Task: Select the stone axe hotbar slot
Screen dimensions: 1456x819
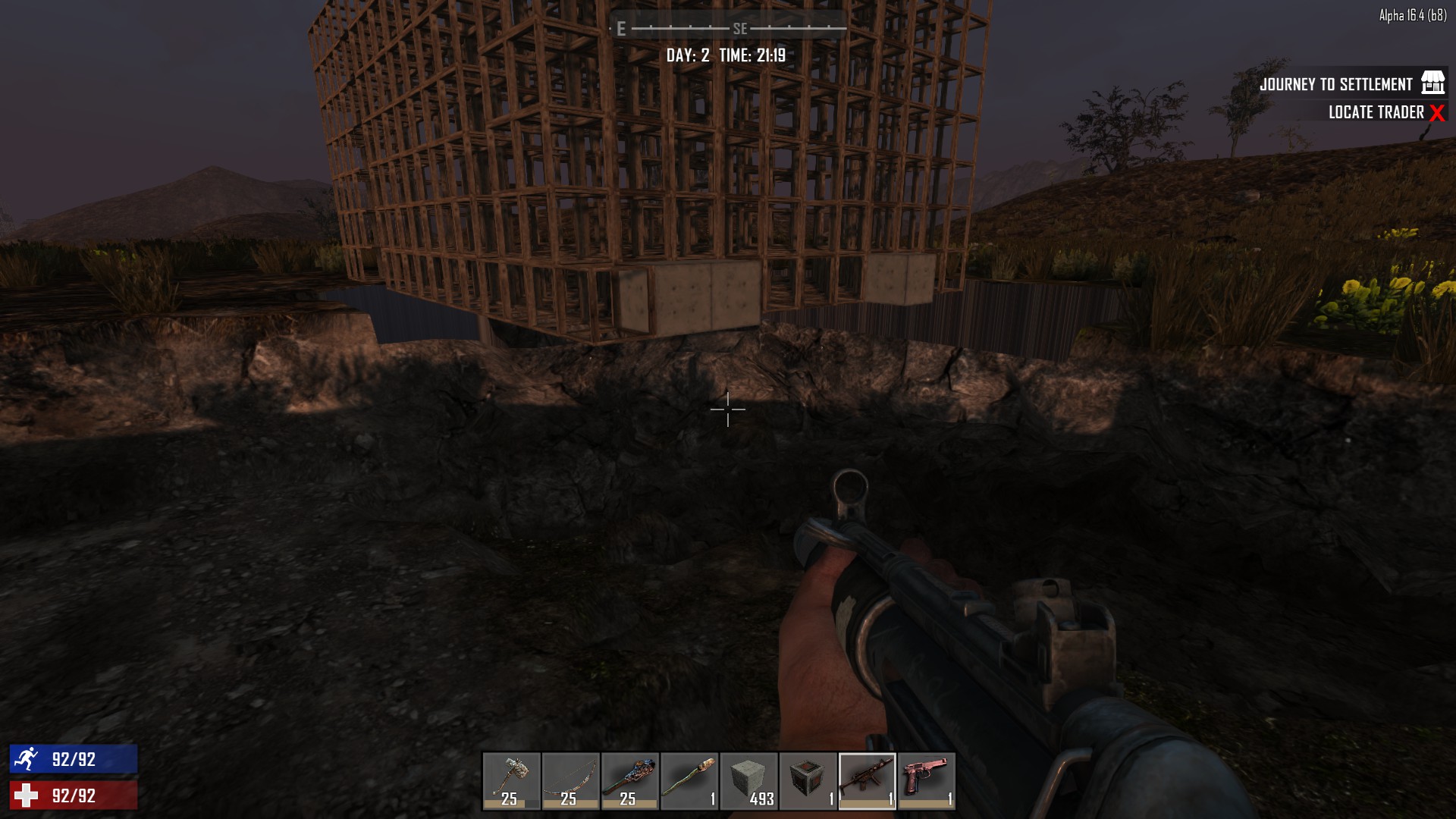Action: coord(511,780)
